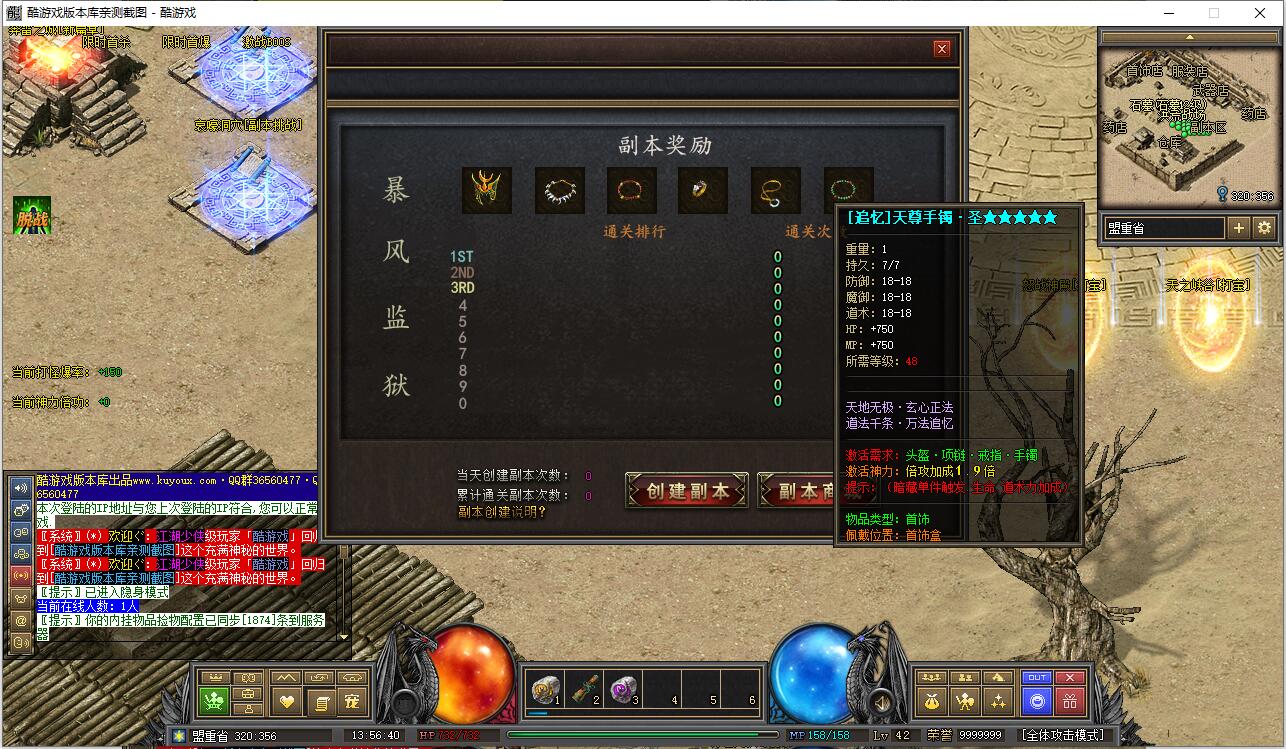The image size is (1286, 749).
Task: Open the inventory bag icon near the toolbar
Action: (x=247, y=695)
